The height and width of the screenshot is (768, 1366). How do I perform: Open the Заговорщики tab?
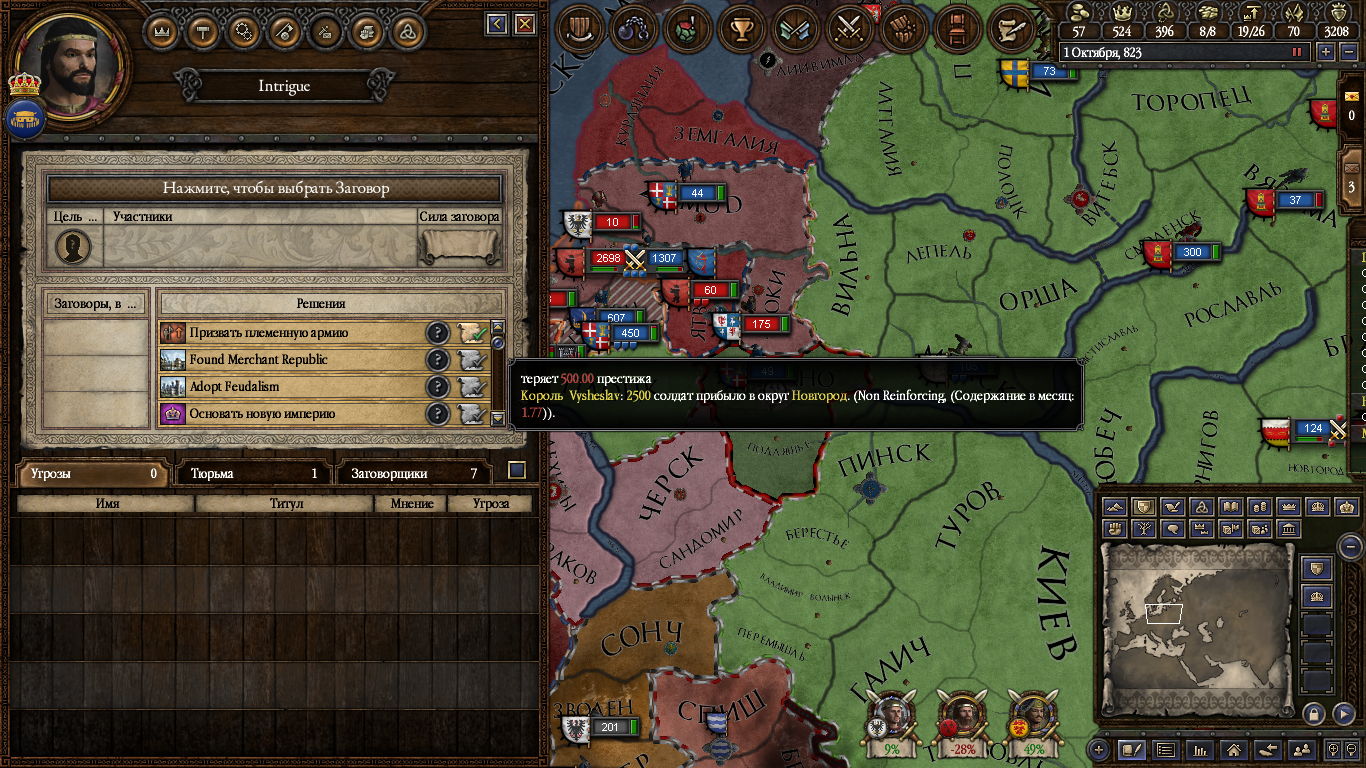click(x=415, y=474)
